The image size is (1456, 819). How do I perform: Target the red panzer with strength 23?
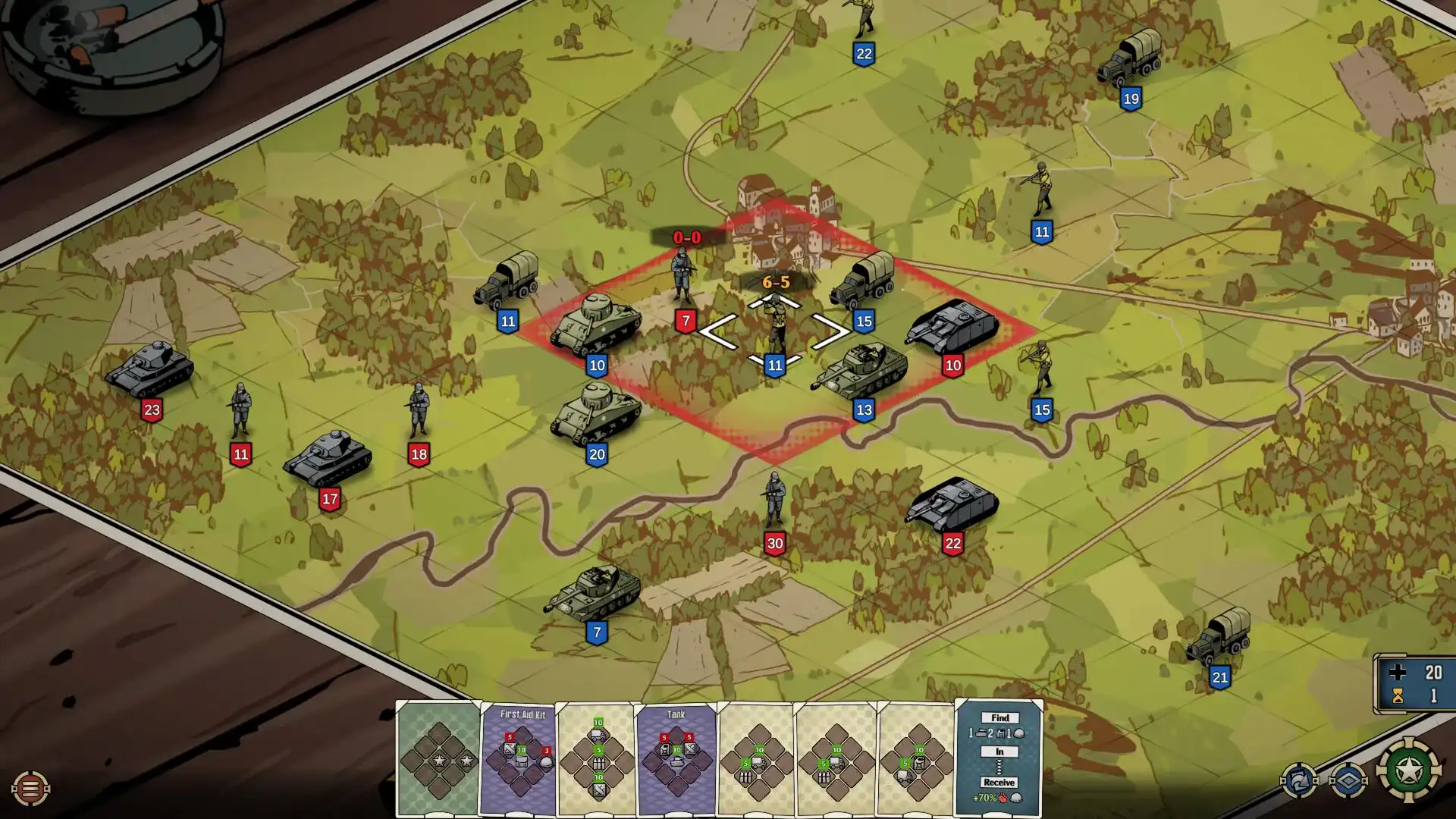[x=150, y=369]
